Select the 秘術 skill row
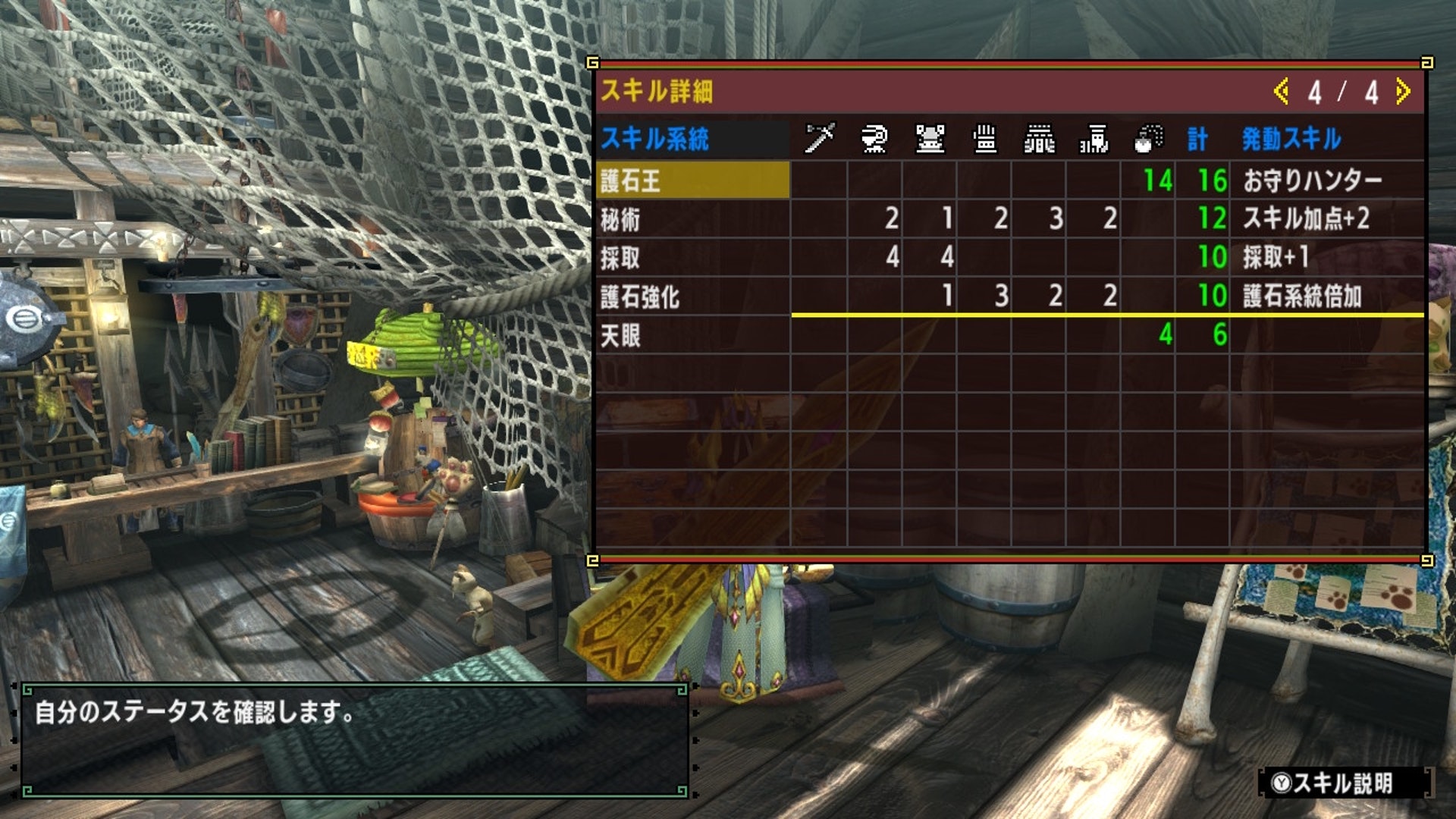The height and width of the screenshot is (819, 1456). (x=692, y=219)
